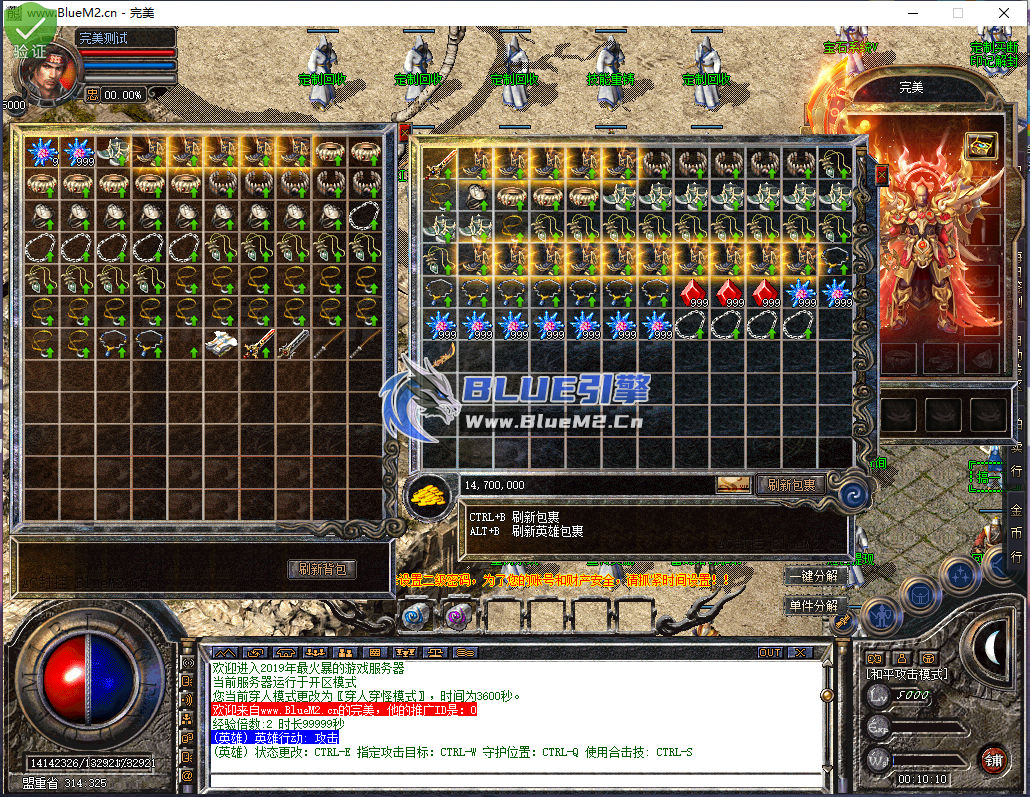This screenshot has width=1030, height=797.
Task: Activate 一键分解 one-click decompose
Action: point(813,576)
